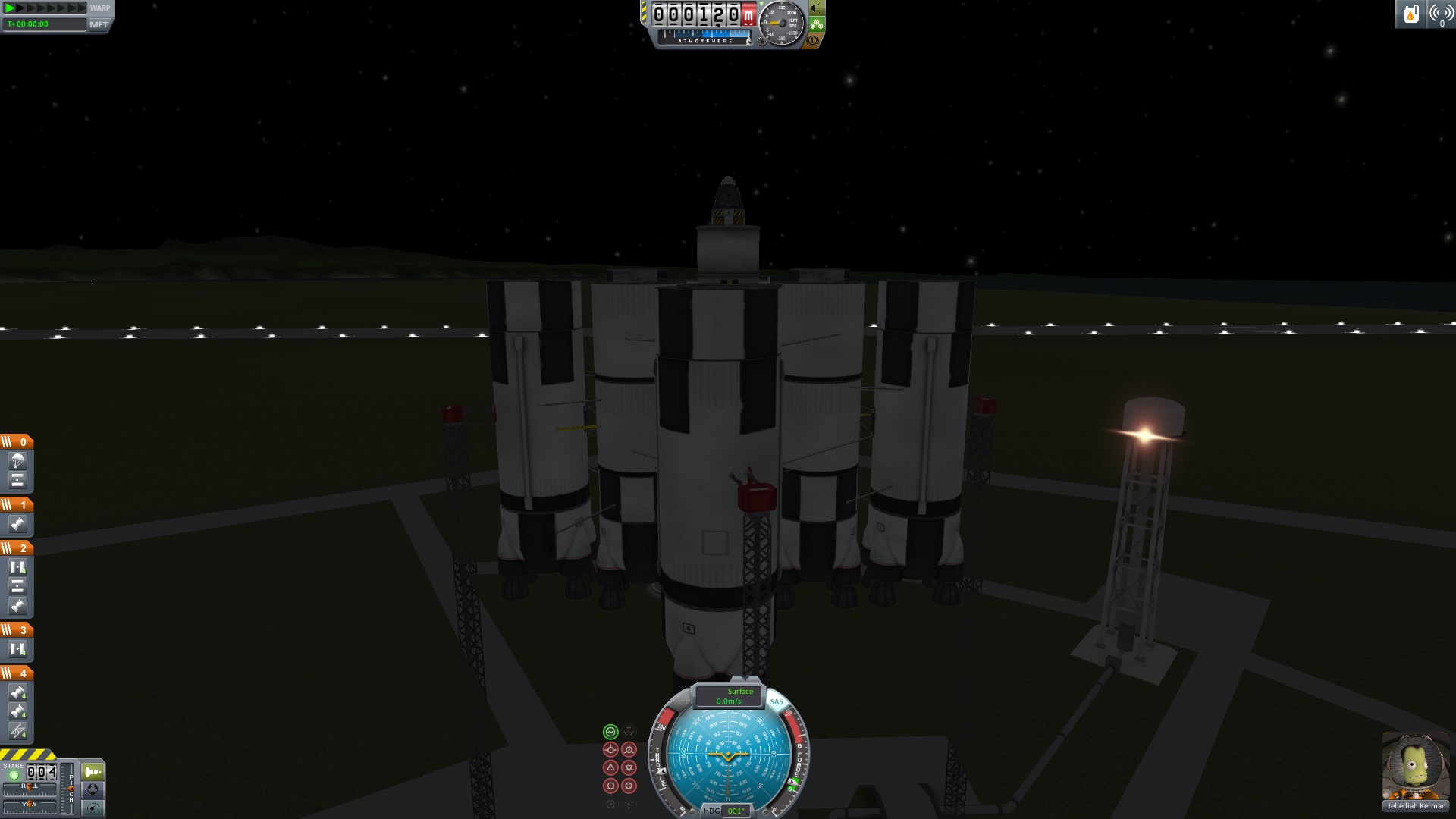Screen dimensions: 1456x819
Task: Toggle the lights action group button
Action: point(817,8)
